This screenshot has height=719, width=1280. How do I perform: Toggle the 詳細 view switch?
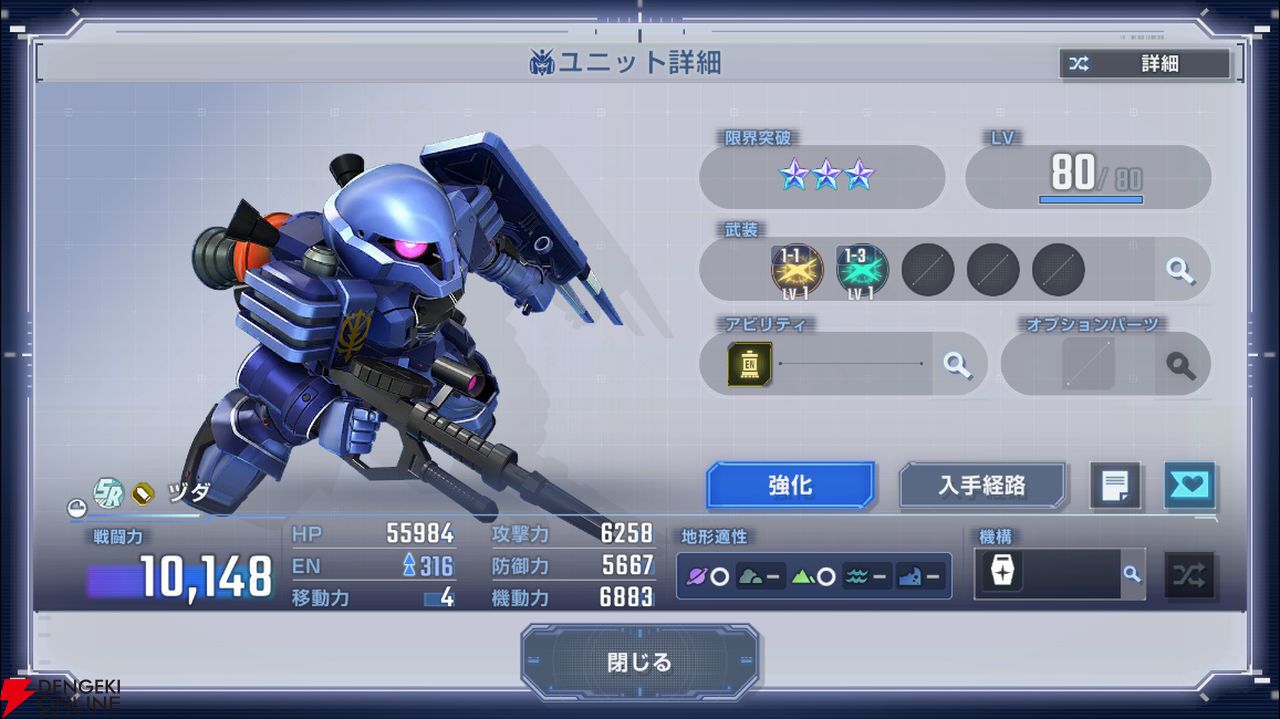1145,64
